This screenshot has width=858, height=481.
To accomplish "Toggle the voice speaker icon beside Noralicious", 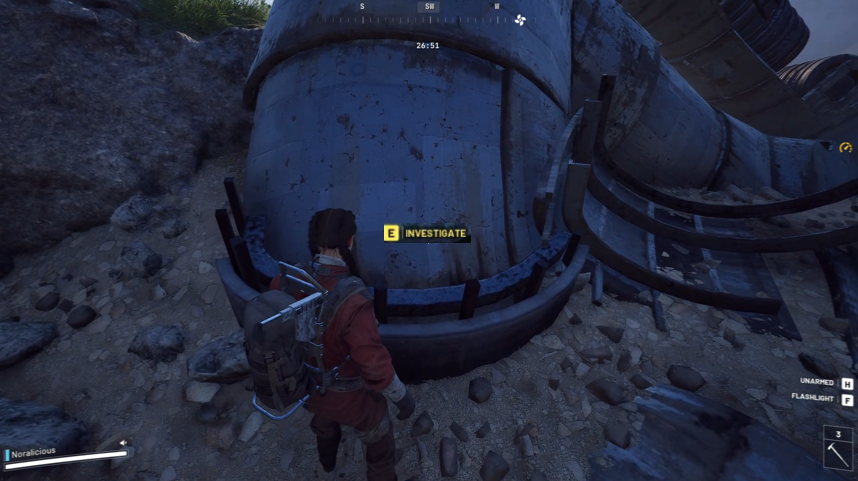I will pyautogui.click(x=124, y=443).
